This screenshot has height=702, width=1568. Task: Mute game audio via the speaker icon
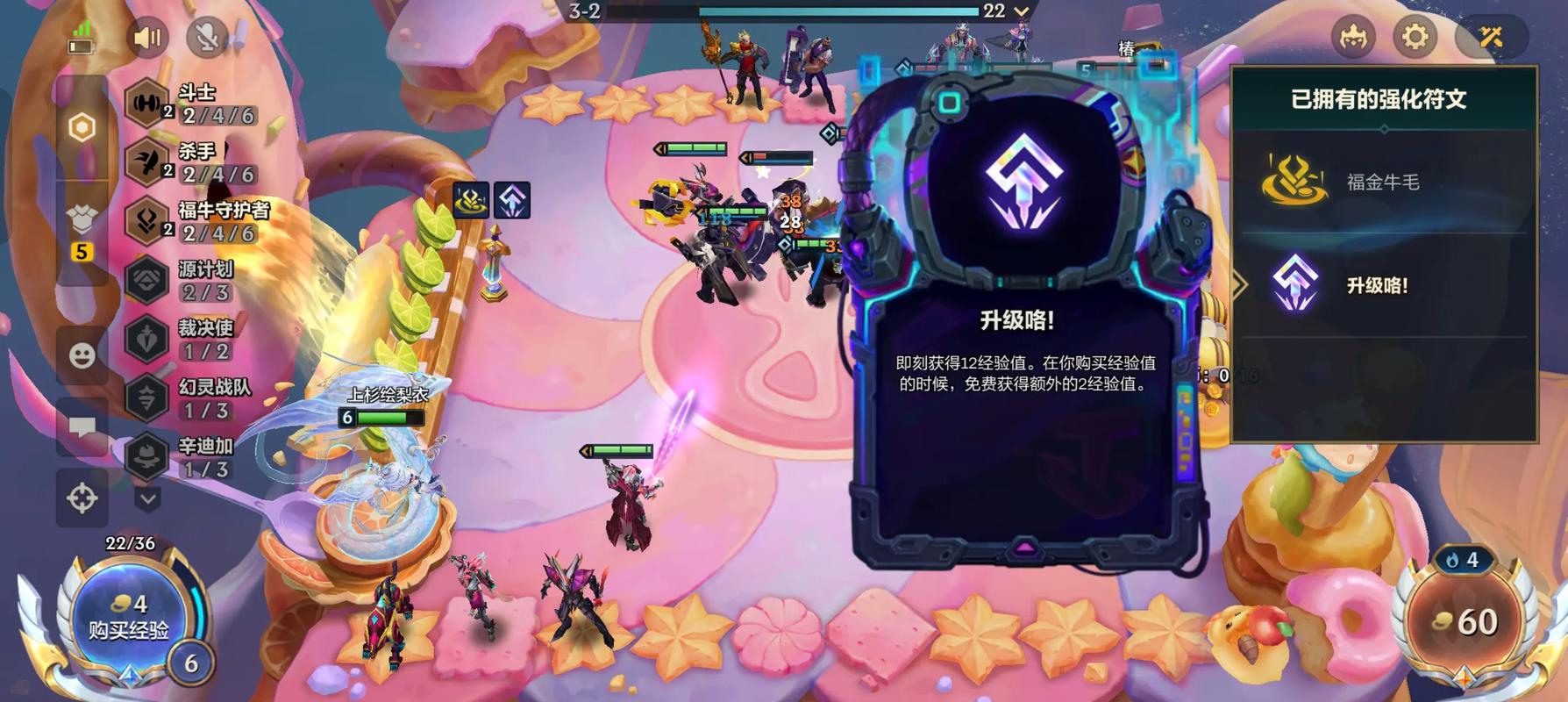(147, 38)
